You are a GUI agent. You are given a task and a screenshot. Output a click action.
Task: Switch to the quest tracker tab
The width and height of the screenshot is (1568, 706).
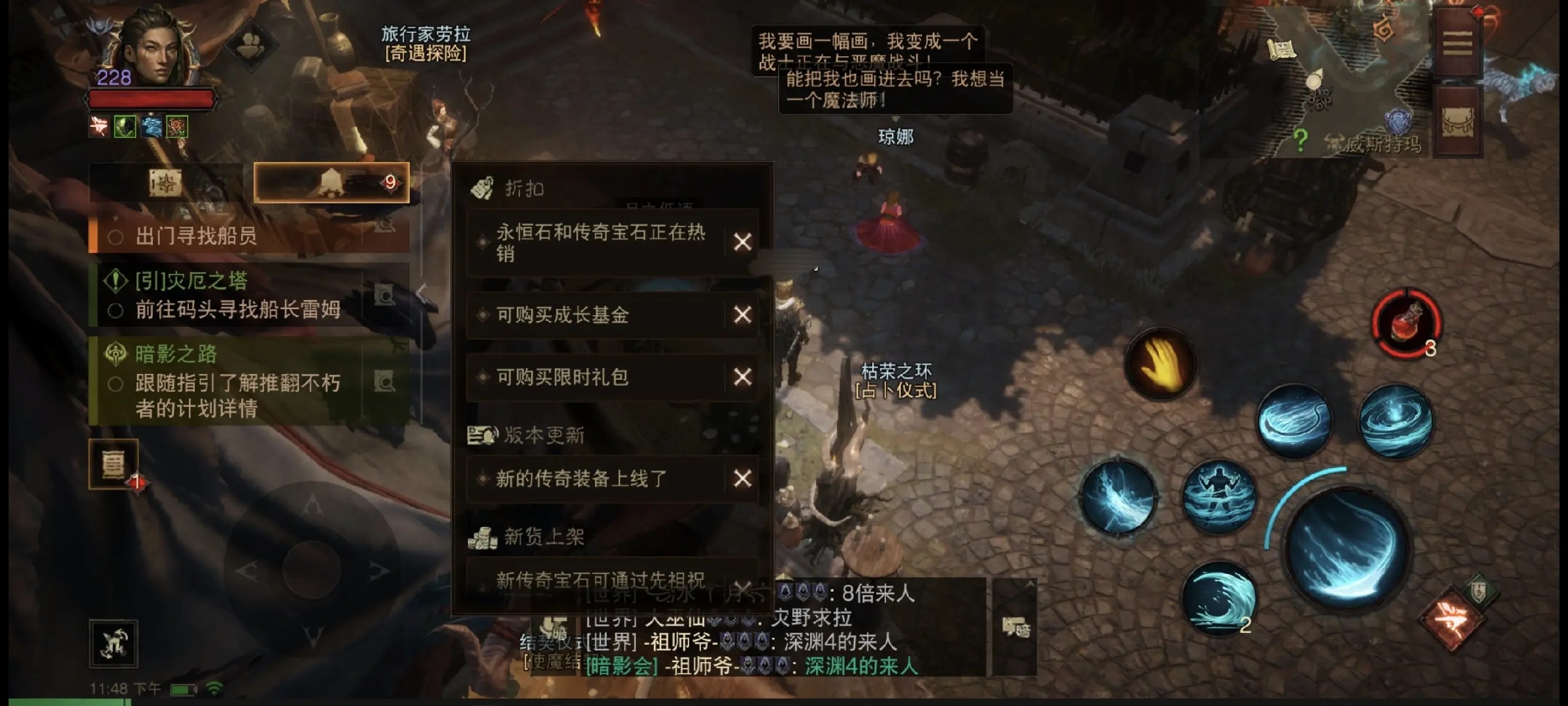coord(165,183)
